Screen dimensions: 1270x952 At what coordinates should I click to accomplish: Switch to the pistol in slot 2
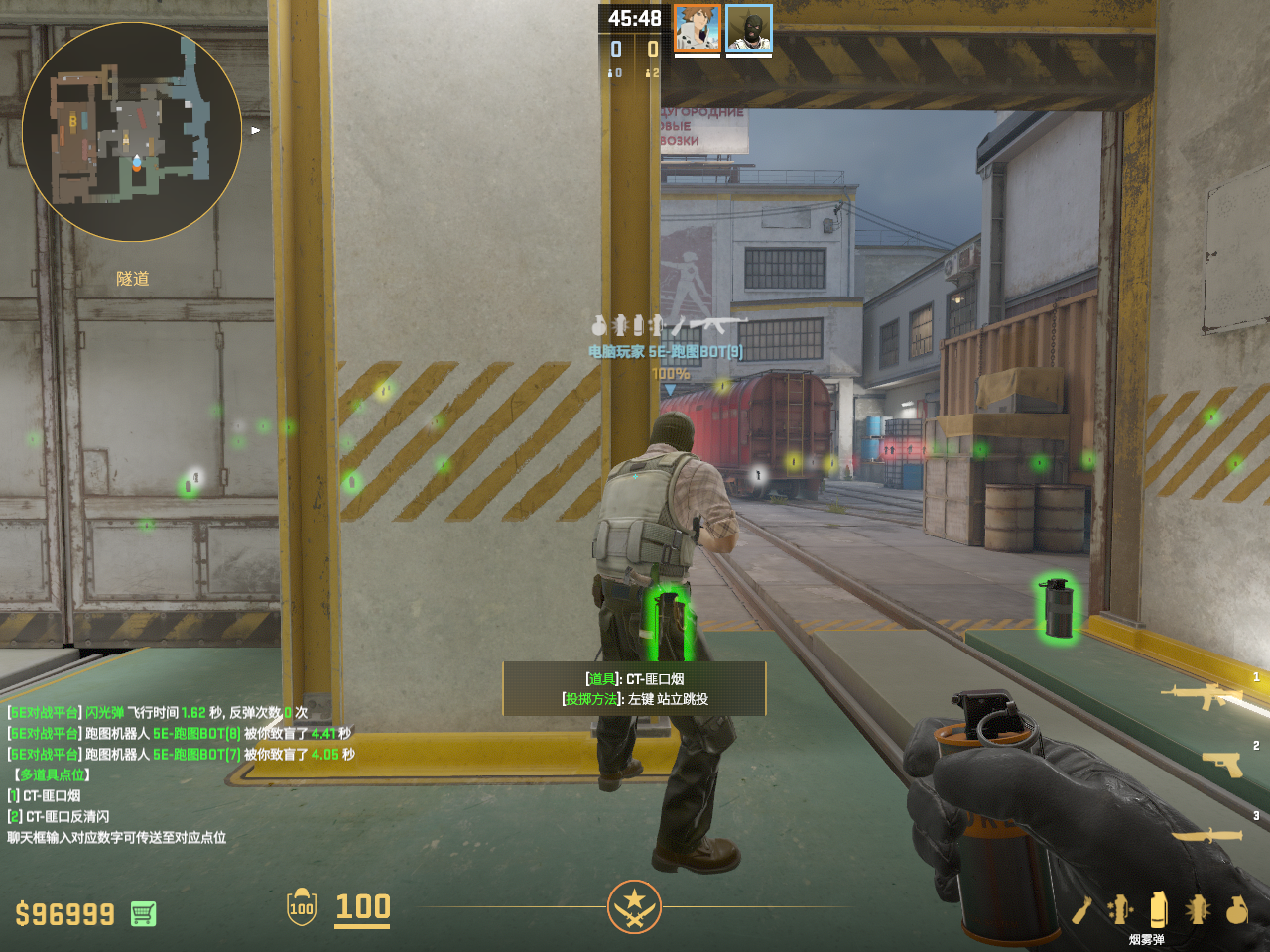(1222, 764)
